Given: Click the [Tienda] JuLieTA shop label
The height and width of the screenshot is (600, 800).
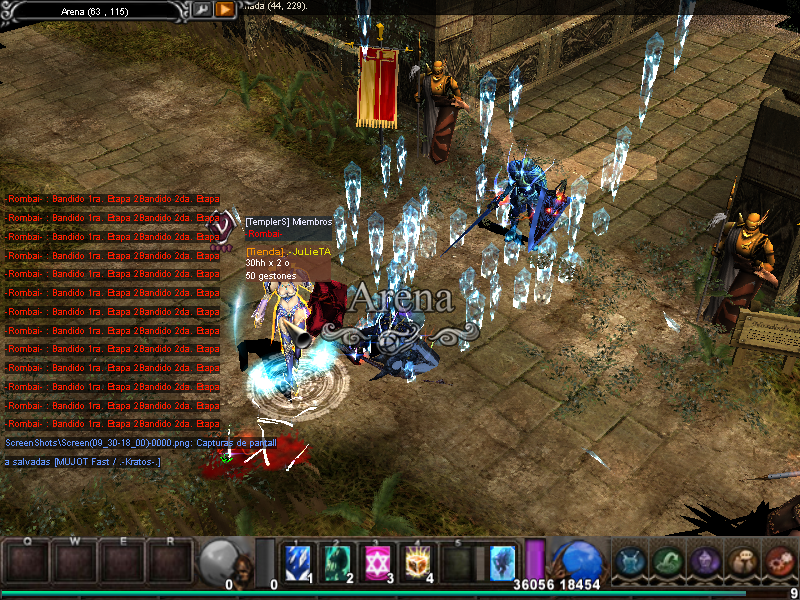Looking at the screenshot, I should [288, 251].
